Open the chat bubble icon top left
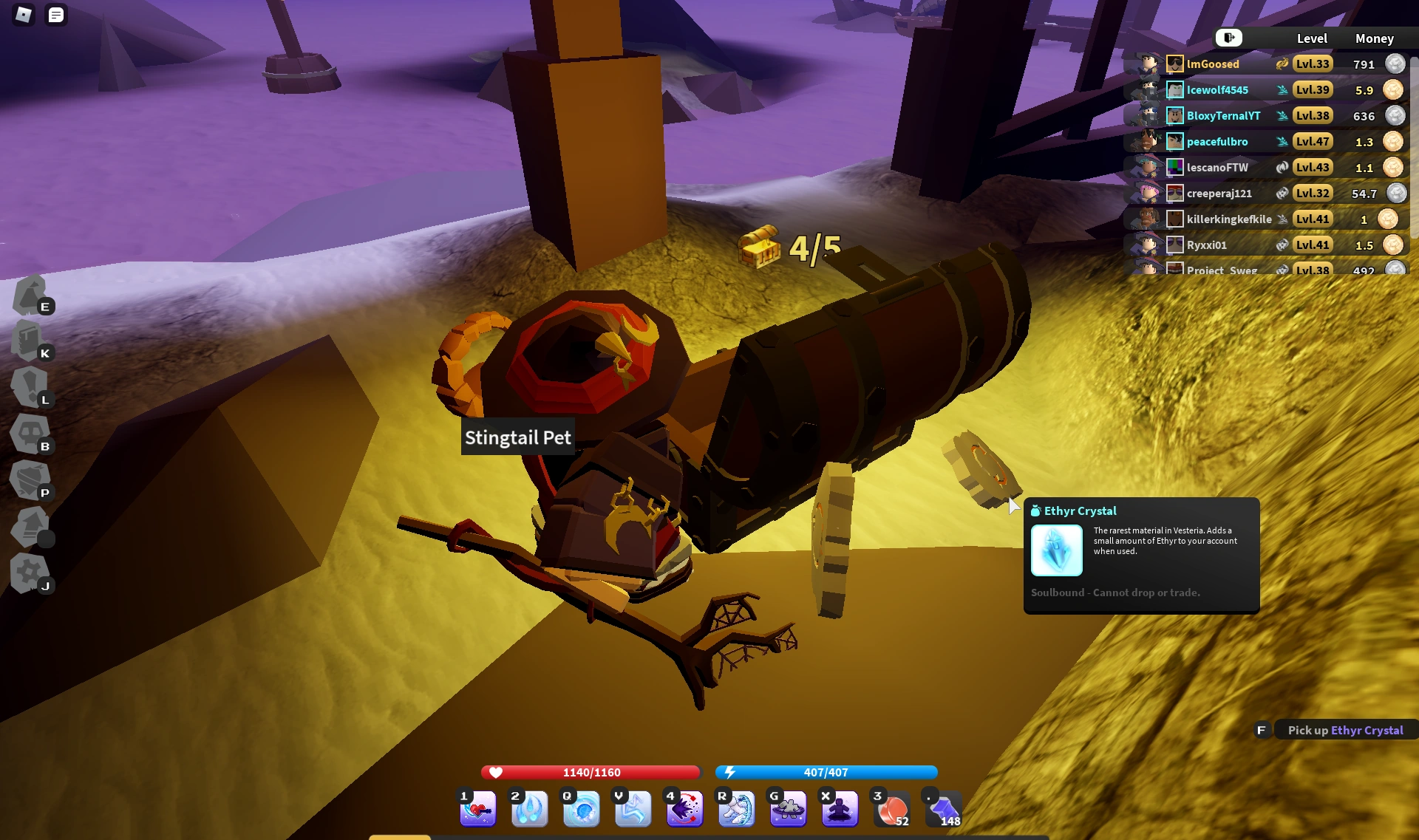 55,15
